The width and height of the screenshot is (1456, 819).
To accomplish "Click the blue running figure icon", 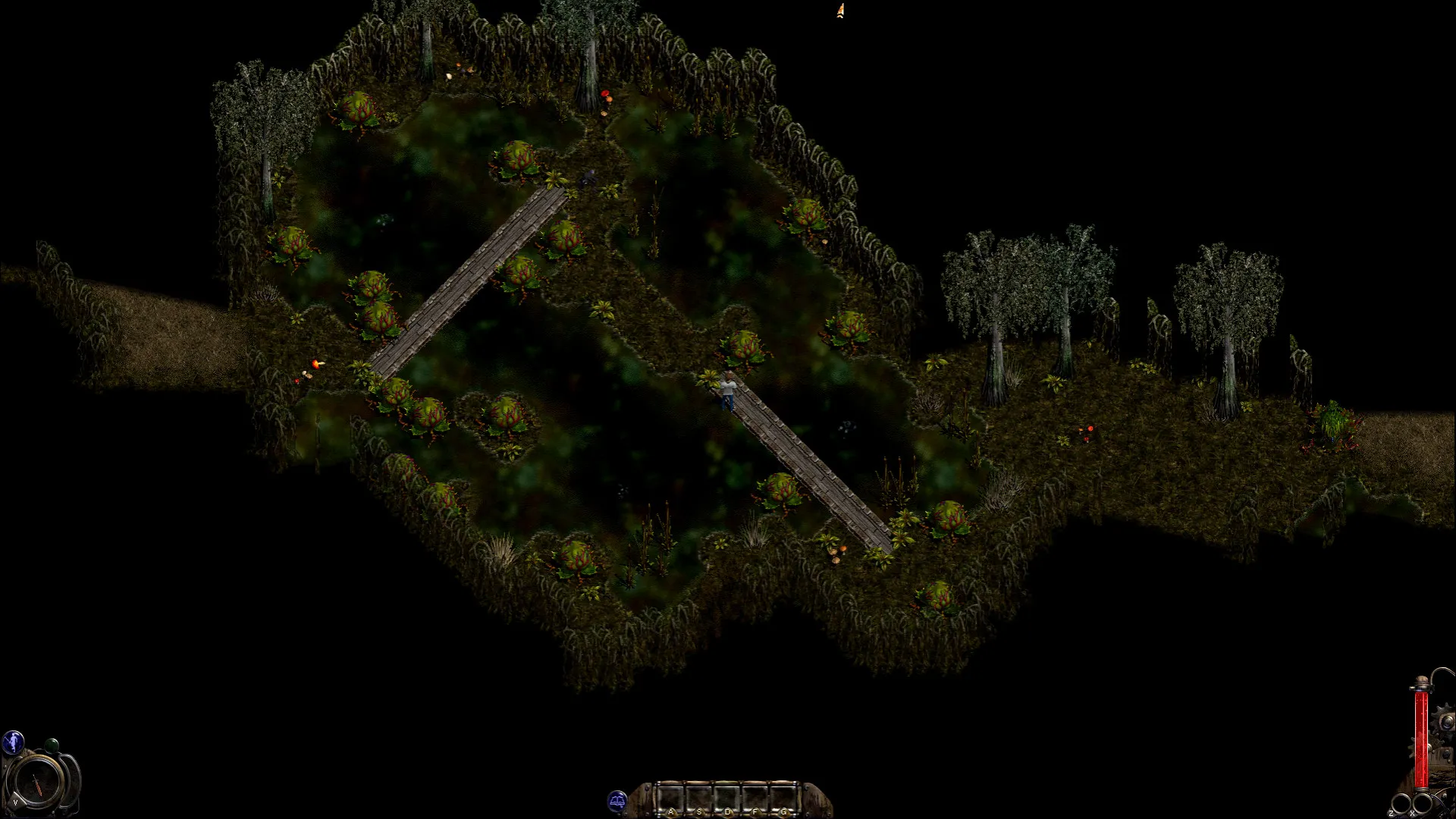I will [13, 742].
